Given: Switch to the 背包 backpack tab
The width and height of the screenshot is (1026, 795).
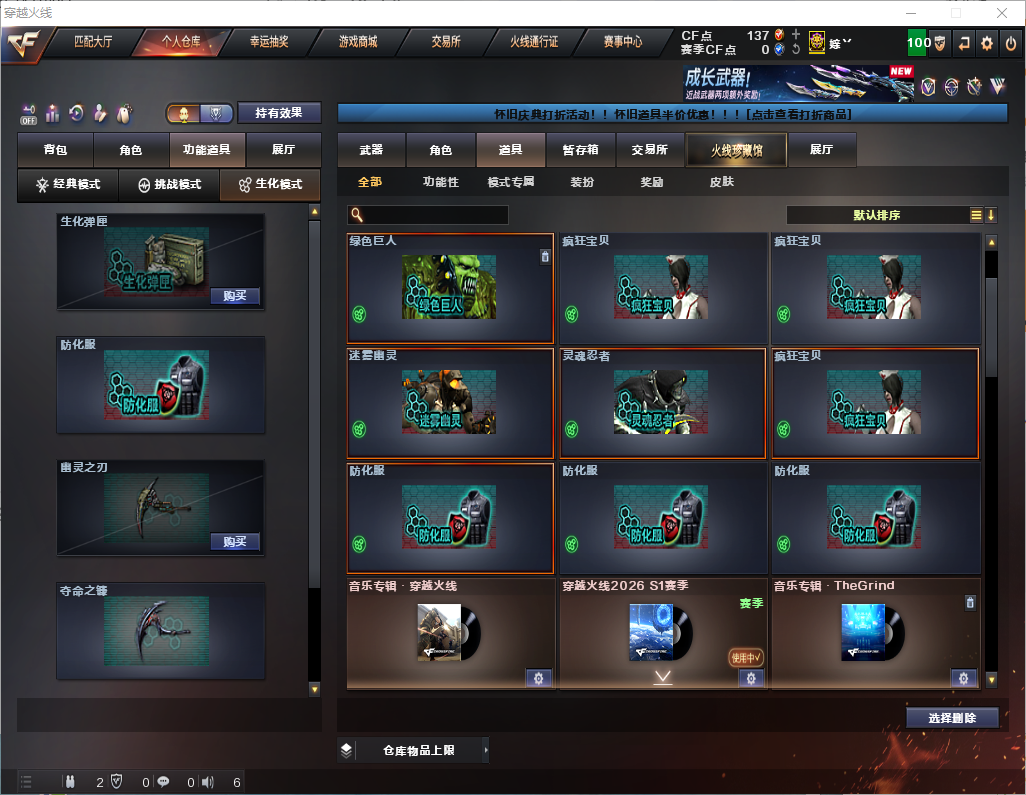Looking at the screenshot, I should [55, 150].
